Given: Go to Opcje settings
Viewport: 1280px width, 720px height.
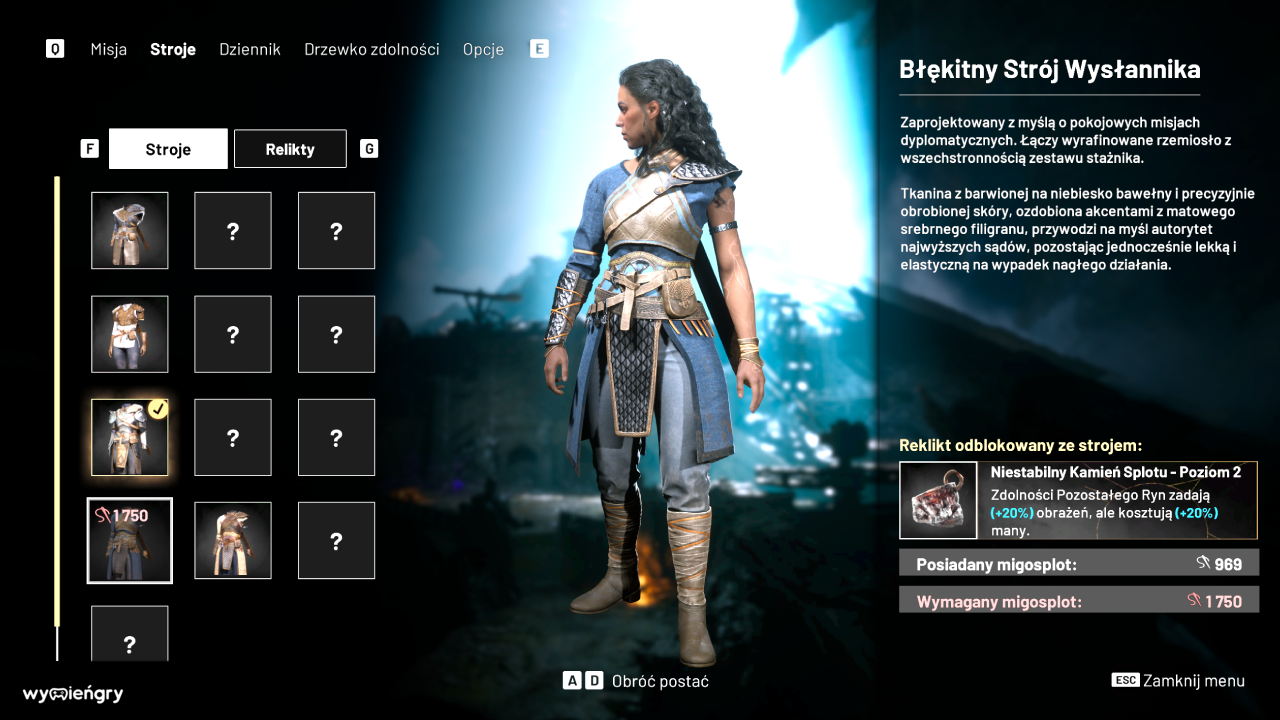Looking at the screenshot, I should tap(483, 49).
